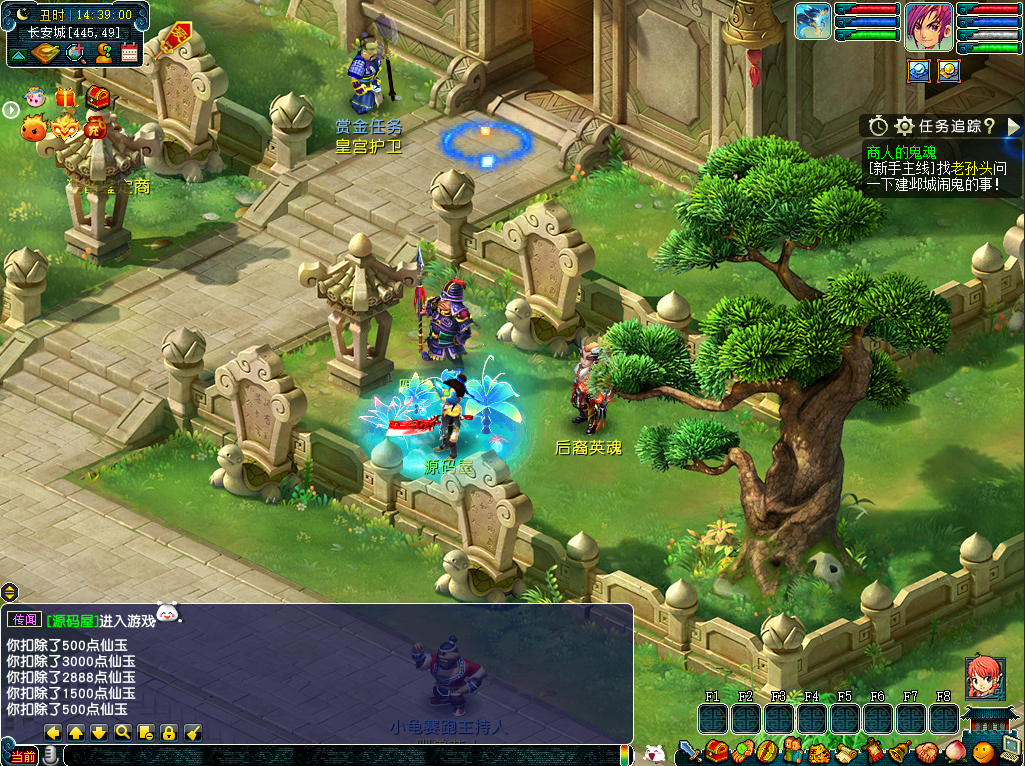Image resolution: width=1025 pixels, height=766 pixels.
Task: Select the blue dragon pet portrait
Action: (x=813, y=22)
